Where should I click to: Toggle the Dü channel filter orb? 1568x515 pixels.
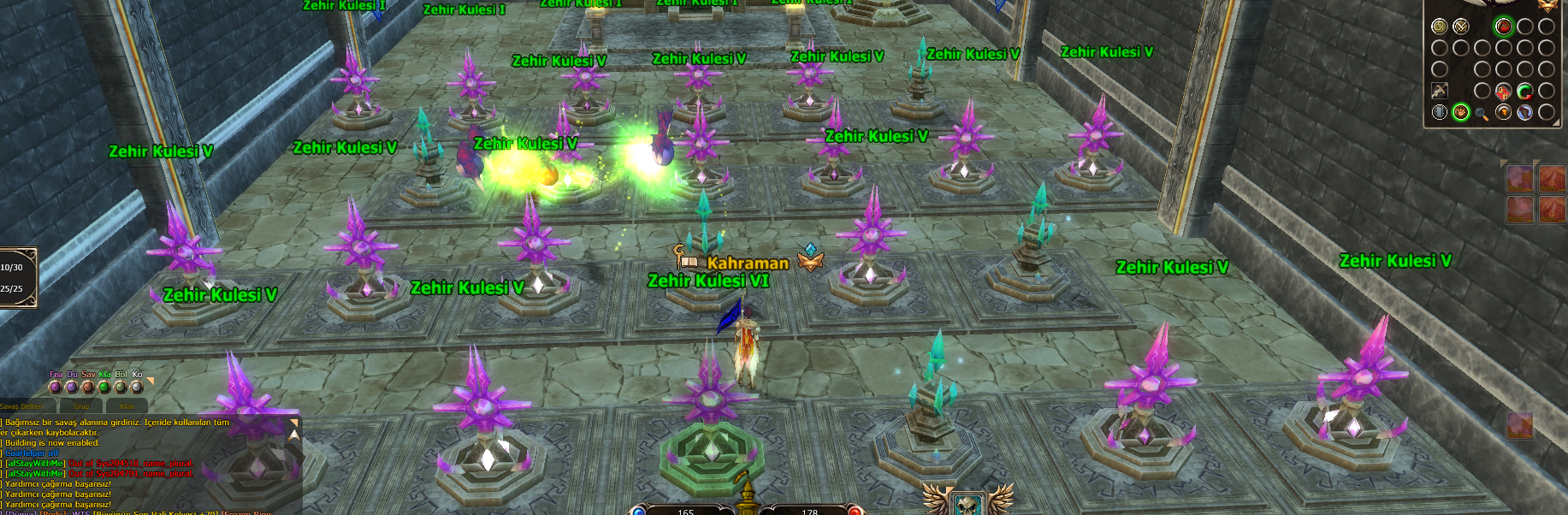pos(72,387)
